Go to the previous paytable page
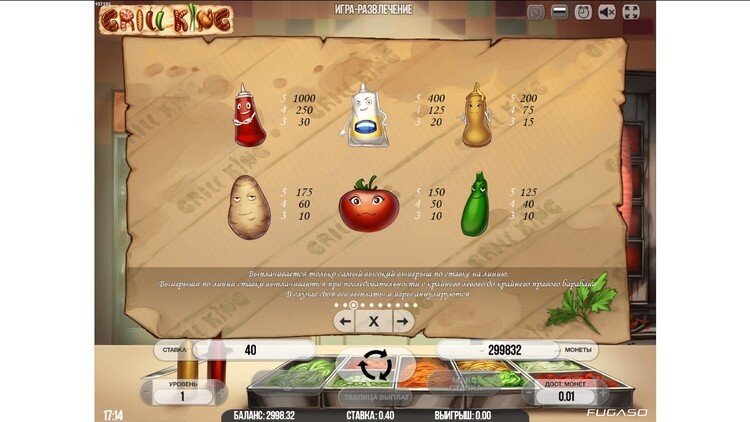The image size is (750, 422). point(344,321)
